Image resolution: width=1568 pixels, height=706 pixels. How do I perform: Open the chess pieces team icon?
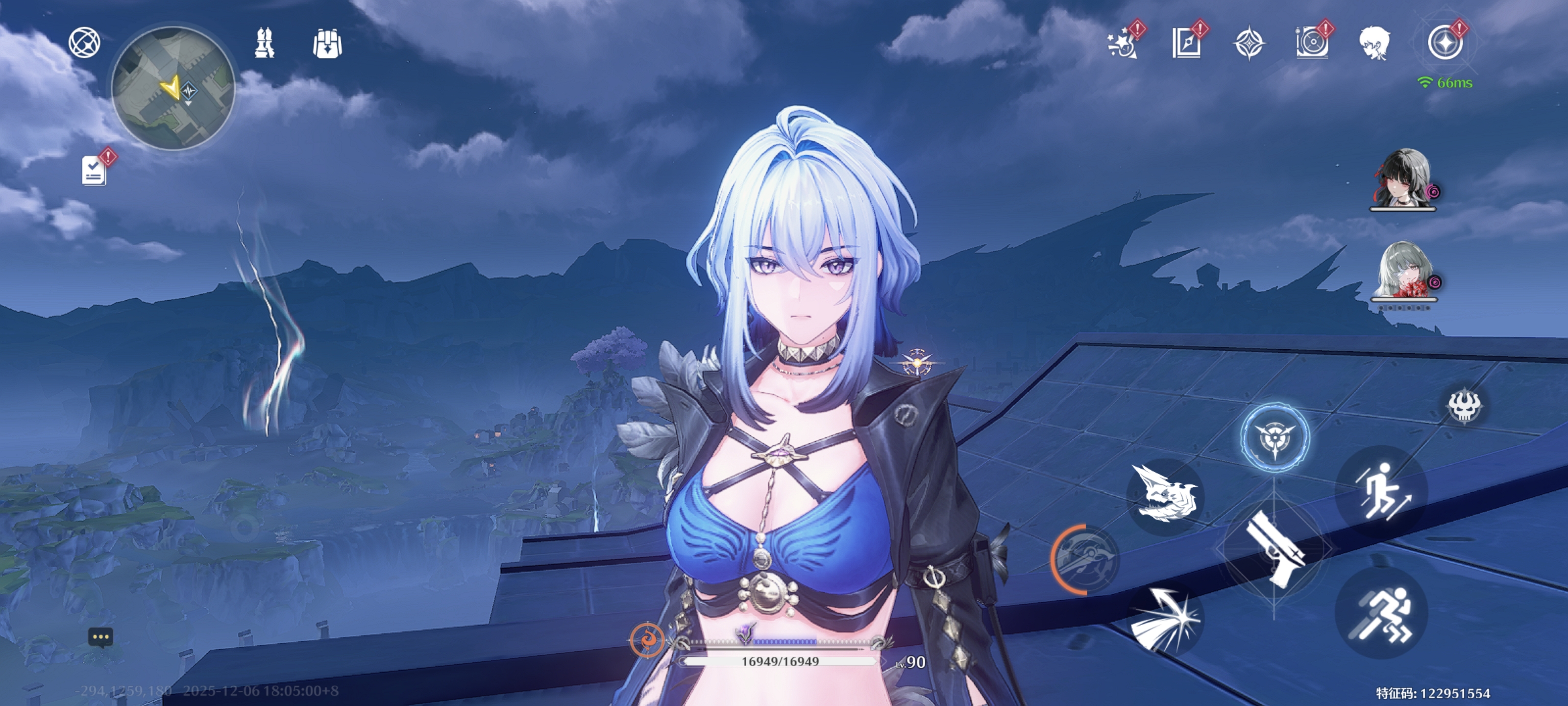[x=264, y=43]
